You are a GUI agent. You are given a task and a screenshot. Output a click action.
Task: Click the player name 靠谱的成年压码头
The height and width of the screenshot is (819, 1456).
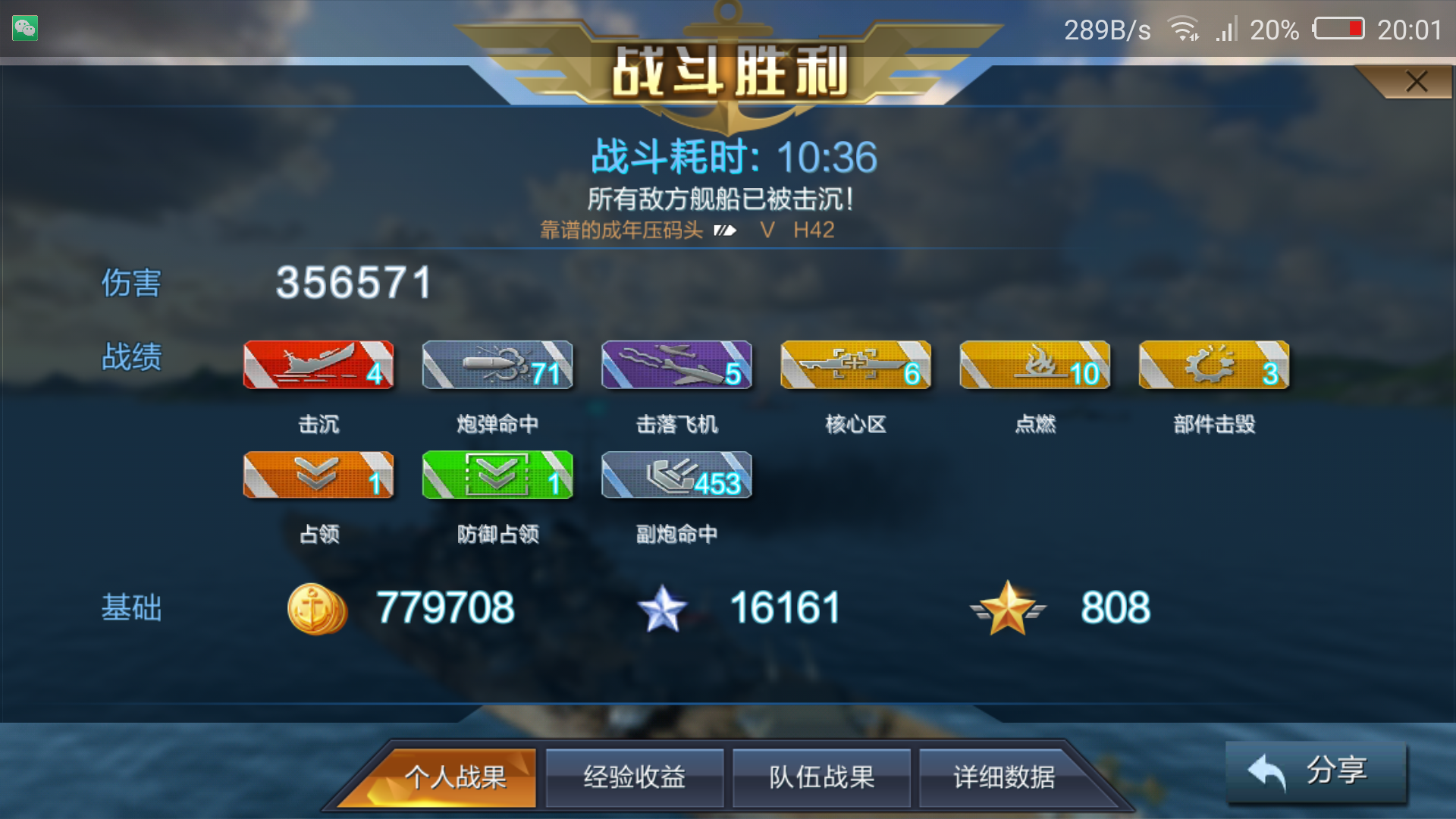622,230
